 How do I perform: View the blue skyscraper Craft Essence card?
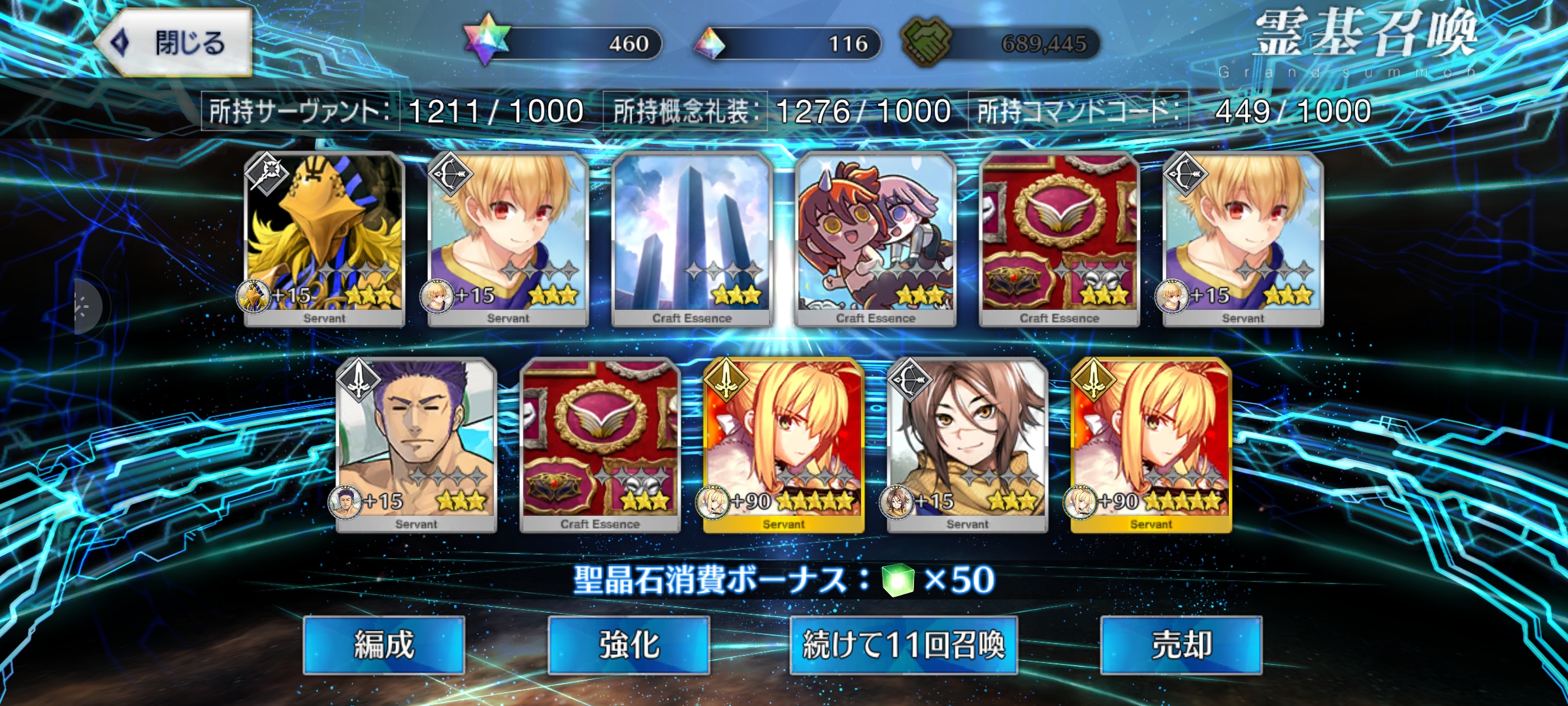point(692,239)
